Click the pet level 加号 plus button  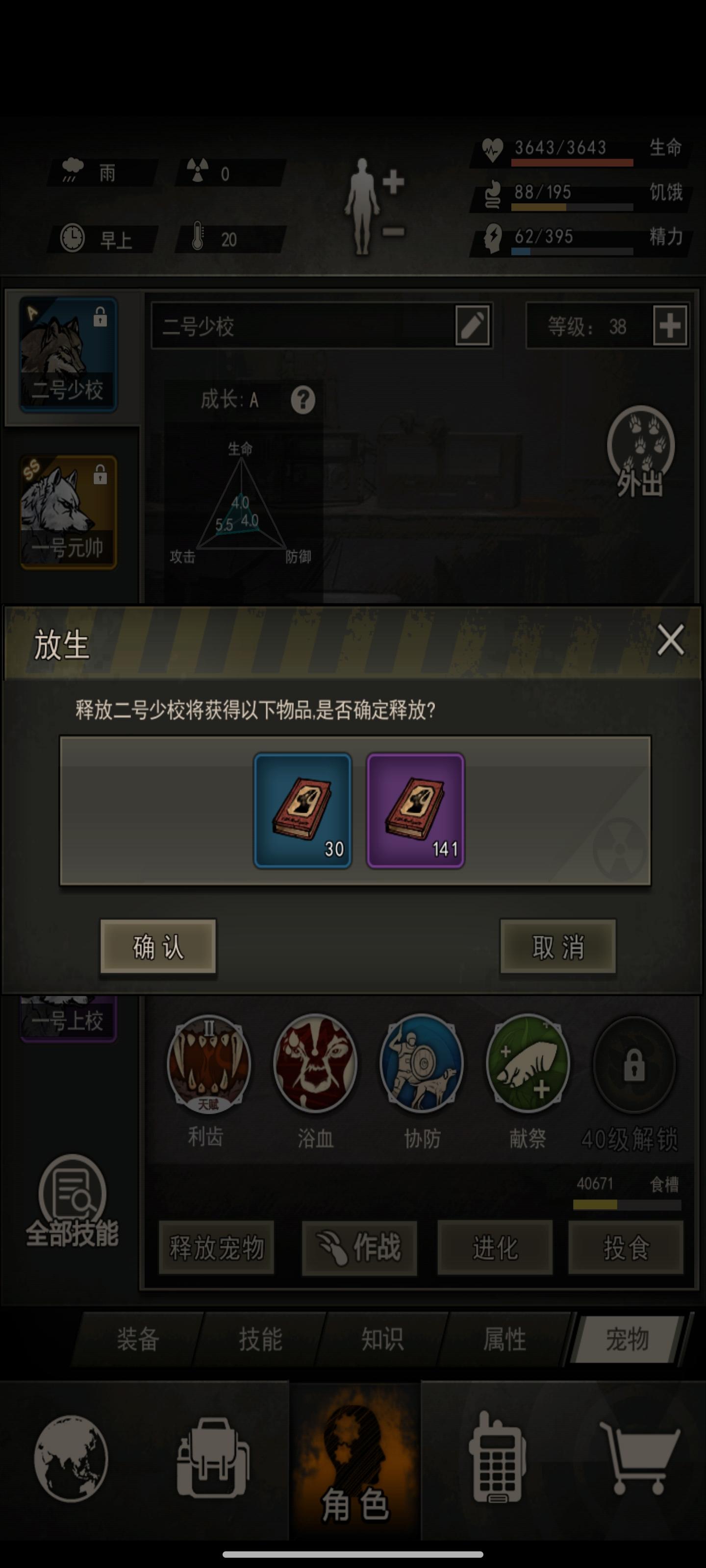pos(670,326)
